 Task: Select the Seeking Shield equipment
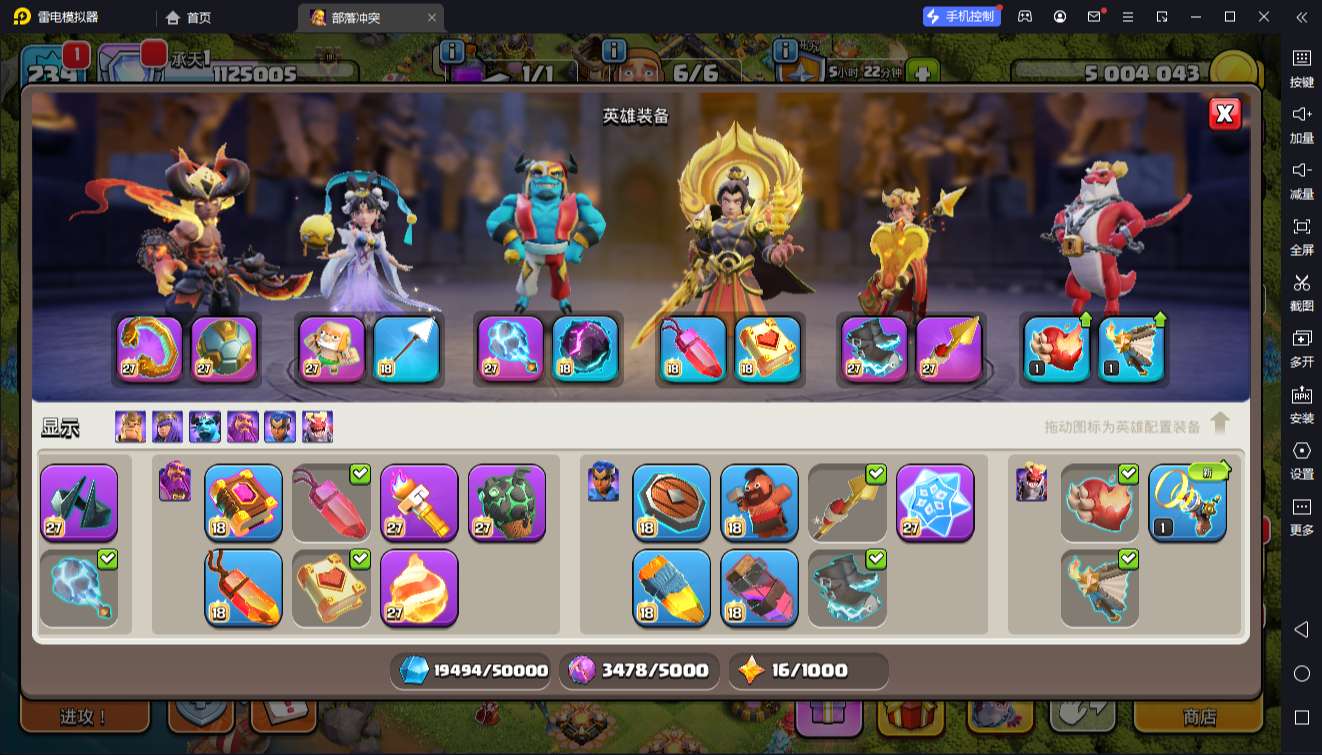click(x=671, y=502)
